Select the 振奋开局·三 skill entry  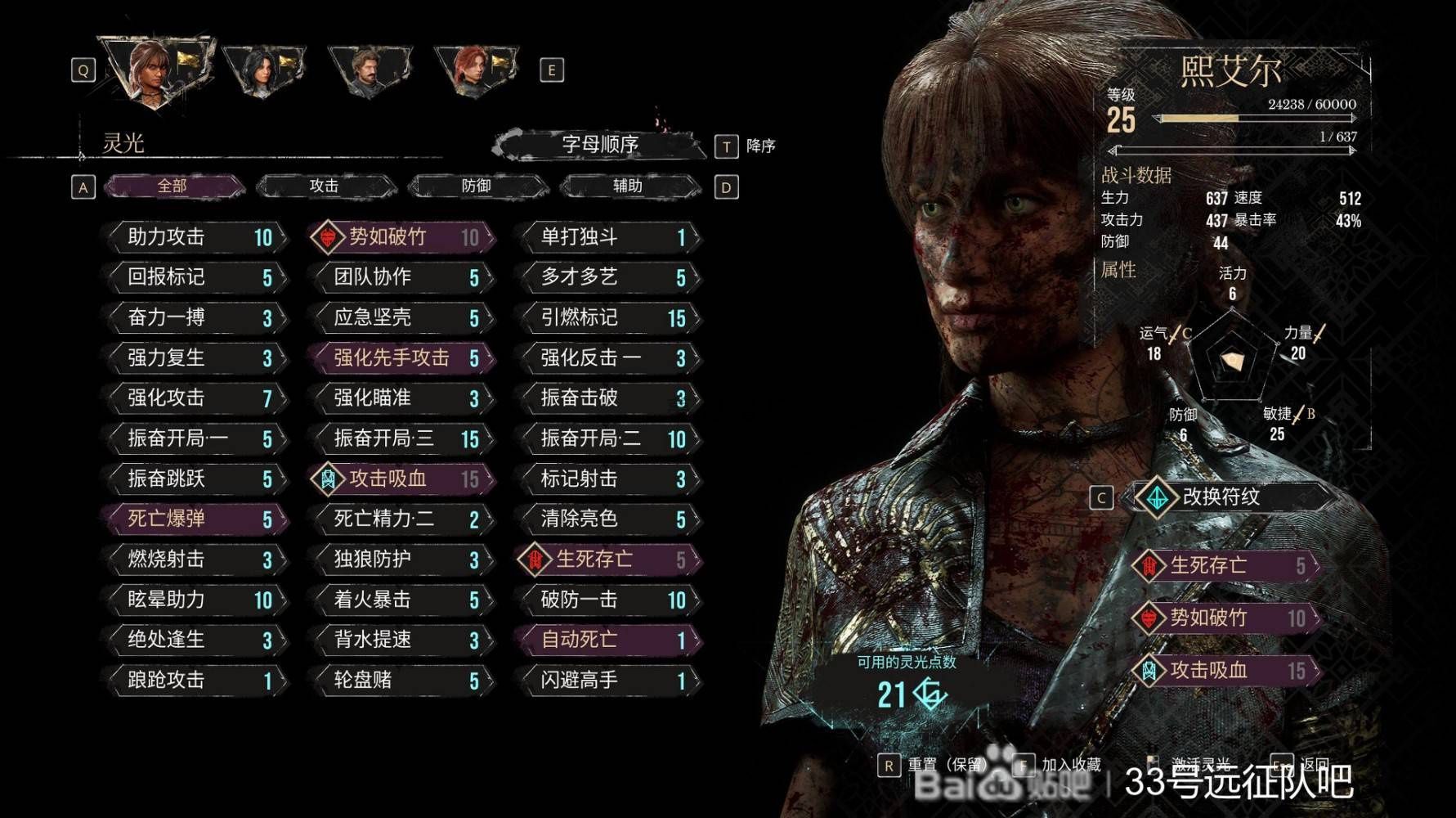pyautogui.click(x=404, y=438)
